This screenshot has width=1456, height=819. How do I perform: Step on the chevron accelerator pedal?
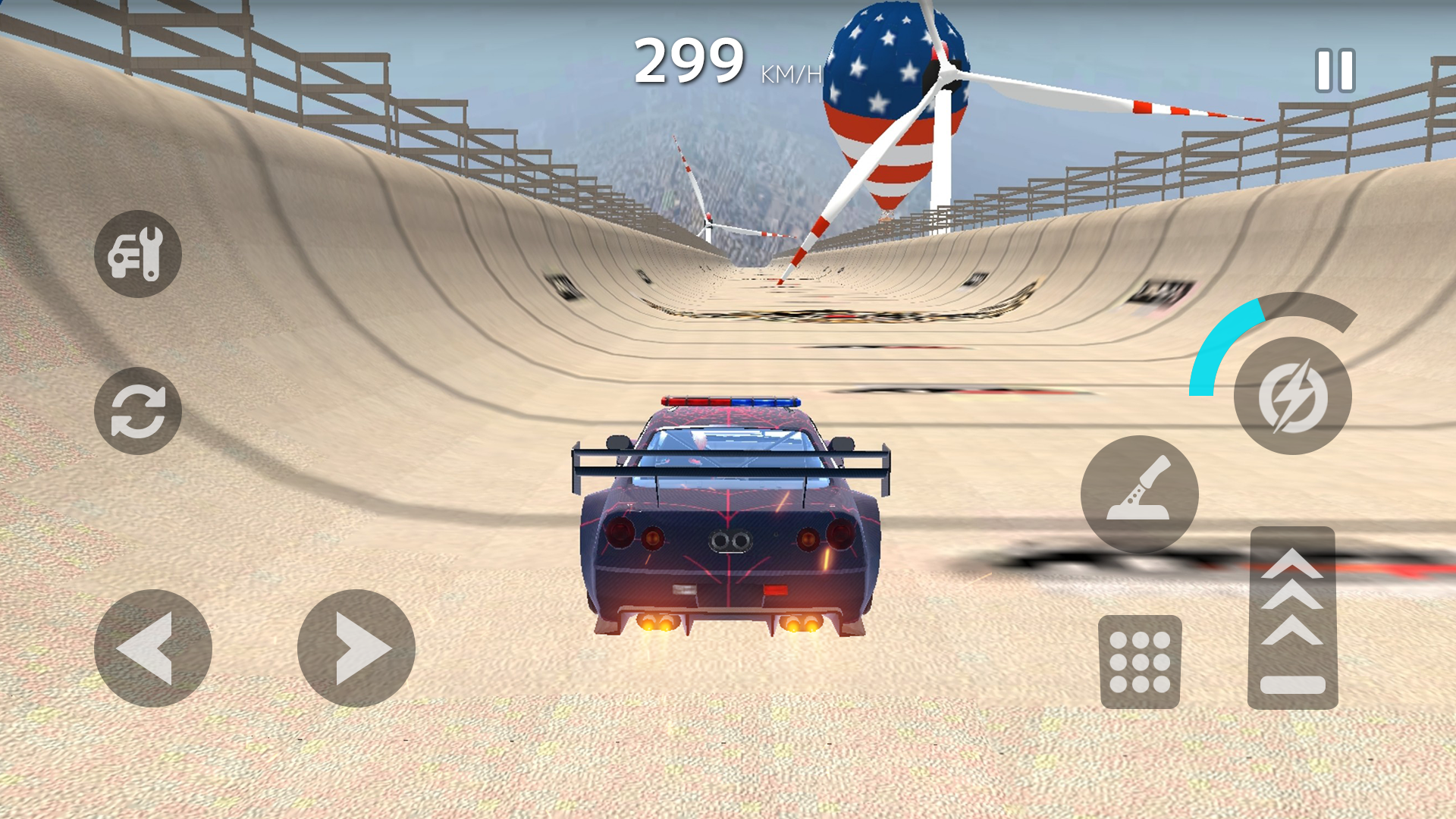[1292, 618]
